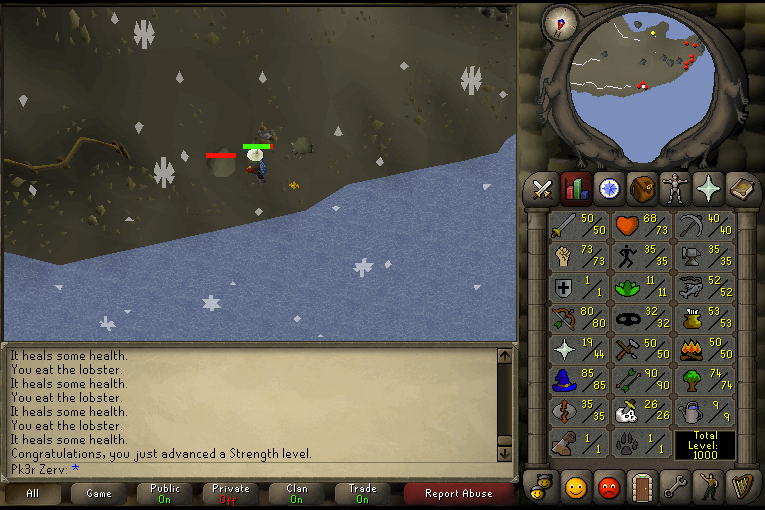This screenshot has height=510, width=765.
Task: Toggle the Clan chat filter
Action: tap(296, 493)
